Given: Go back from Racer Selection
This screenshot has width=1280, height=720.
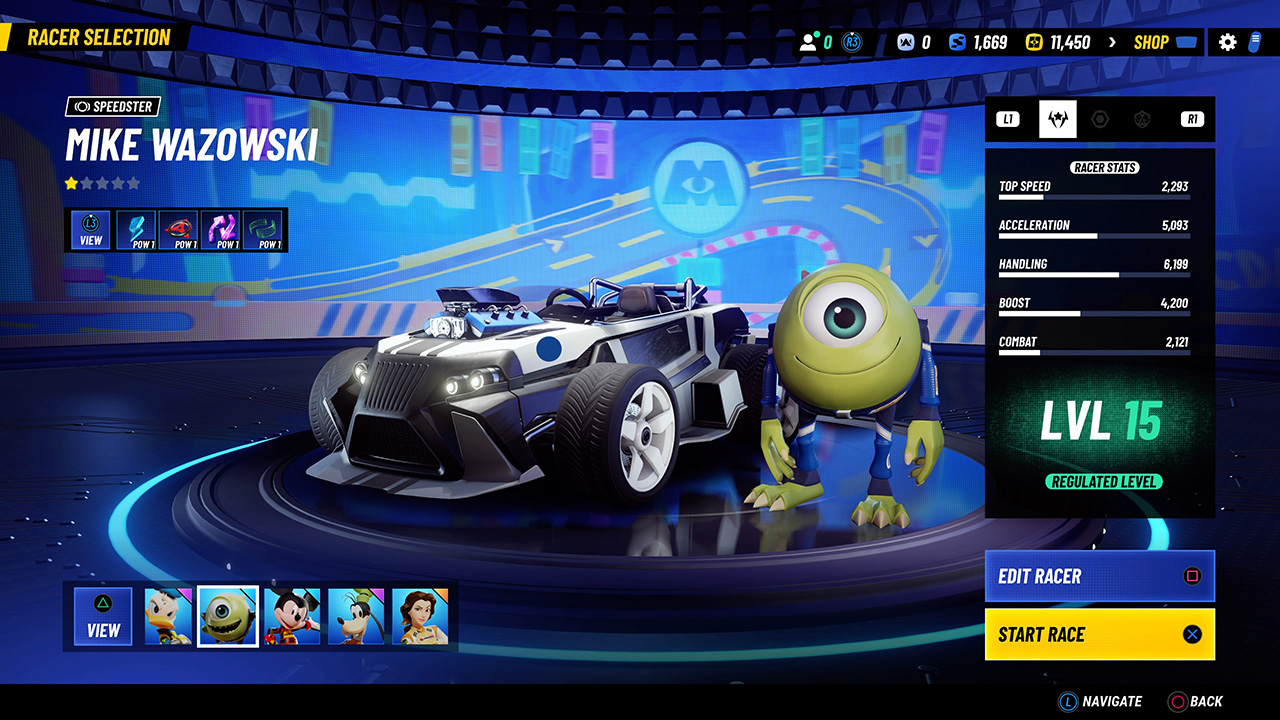Looking at the screenshot, I should [1196, 701].
